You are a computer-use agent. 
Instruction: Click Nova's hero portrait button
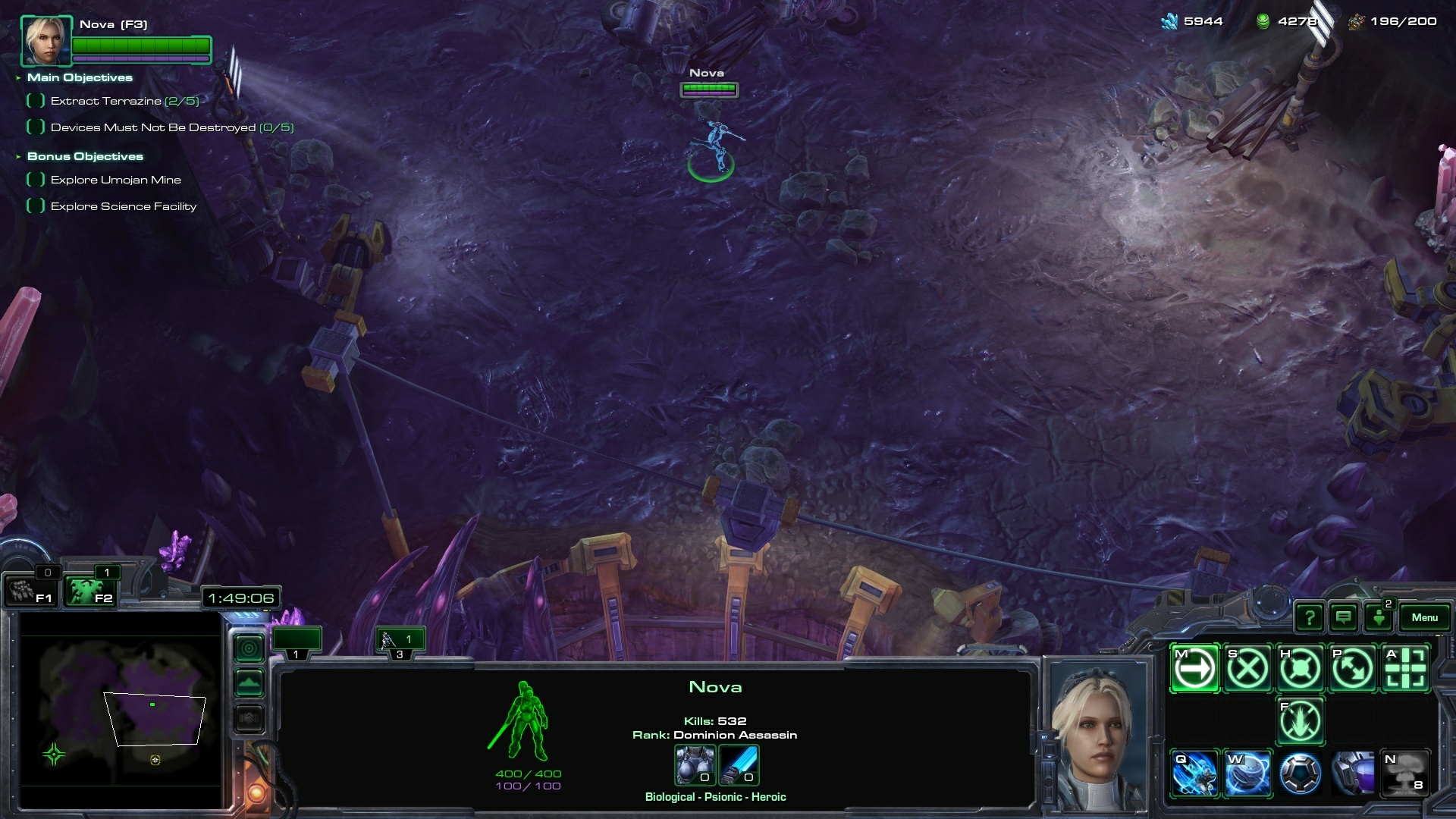pyautogui.click(x=46, y=41)
